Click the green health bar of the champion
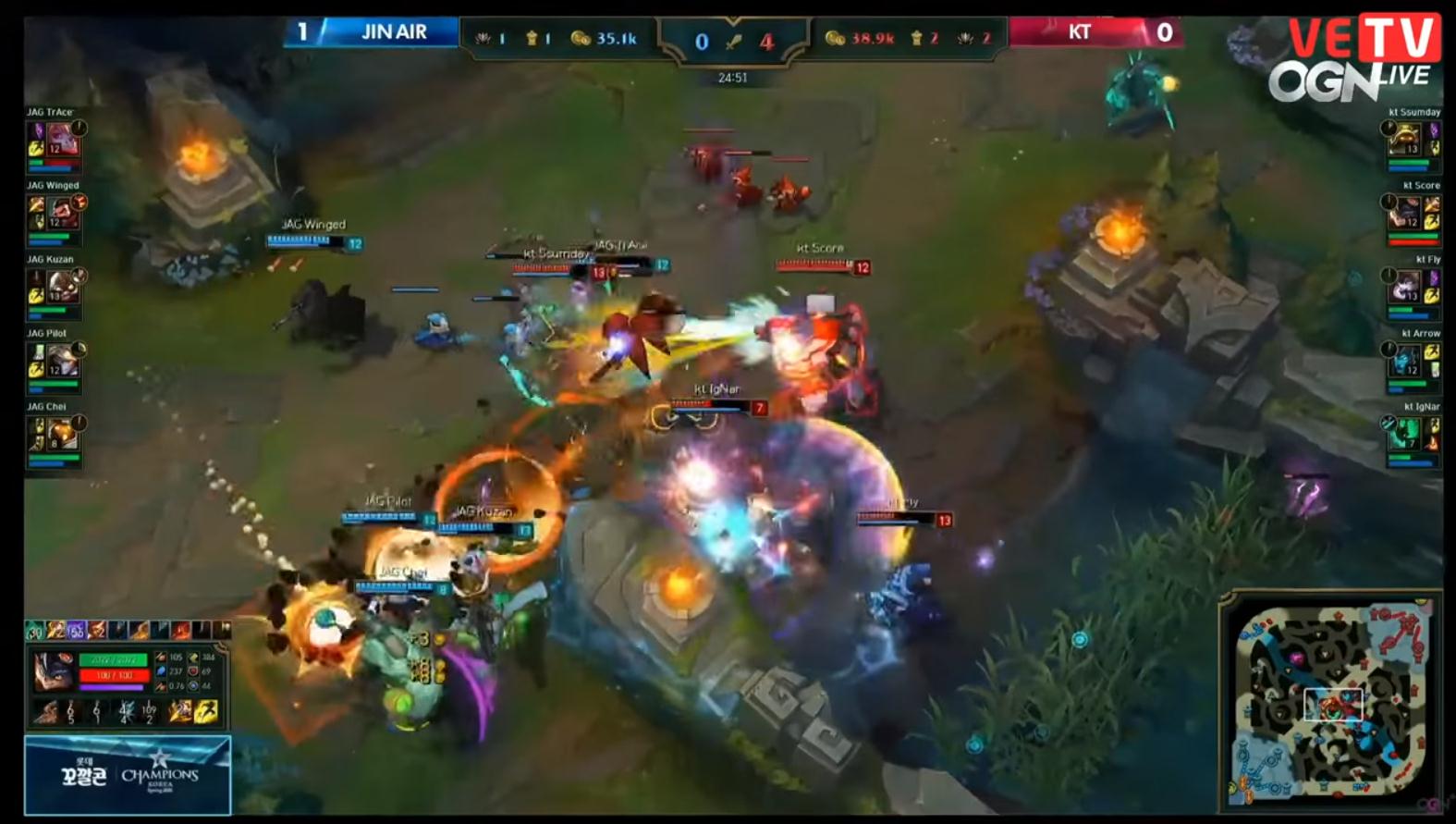The width and height of the screenshot is (1456, 824). pyautogui.click(x=112, y=659)
